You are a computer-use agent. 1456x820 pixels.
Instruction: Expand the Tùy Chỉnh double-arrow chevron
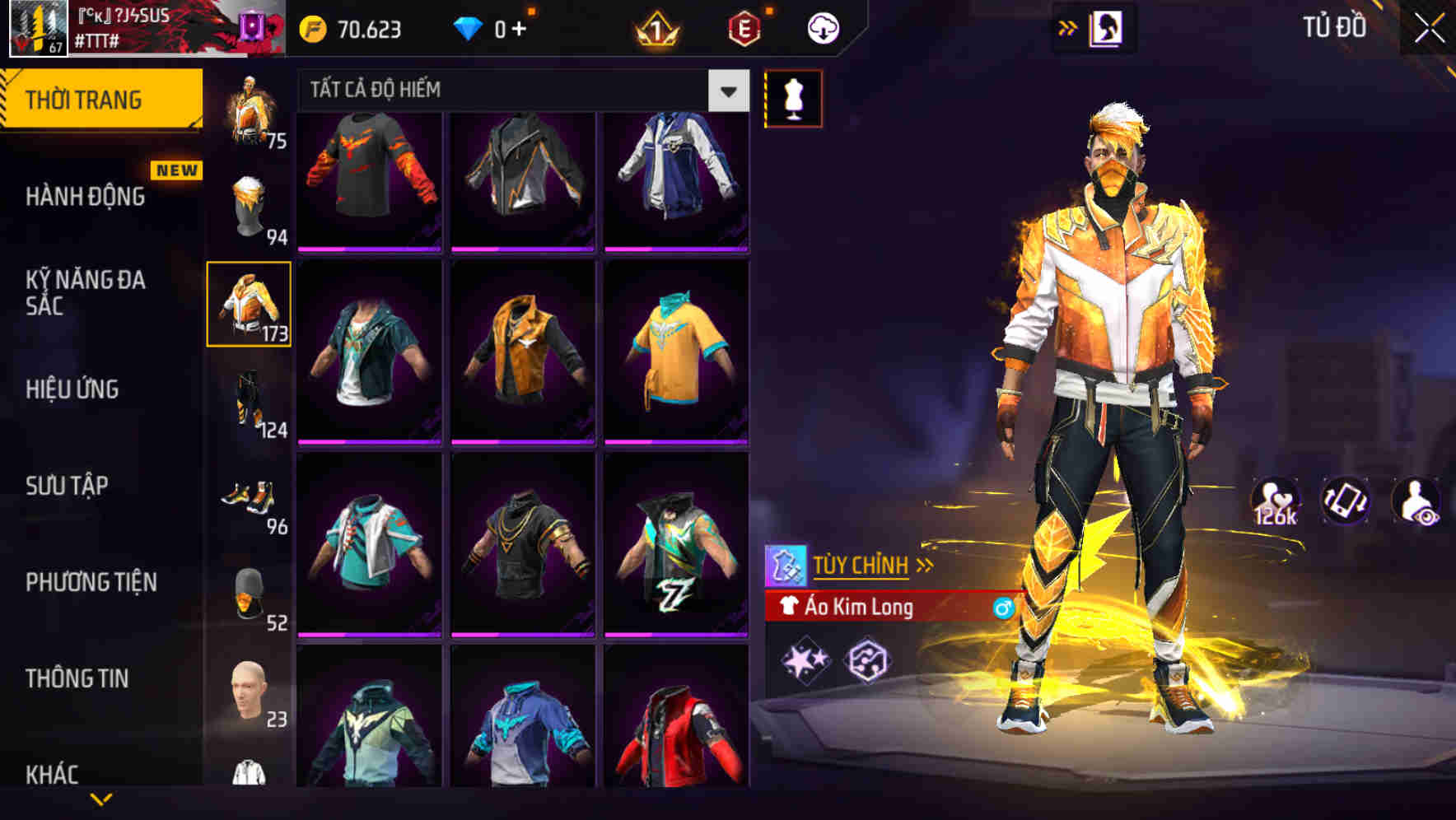coord(925,565)
